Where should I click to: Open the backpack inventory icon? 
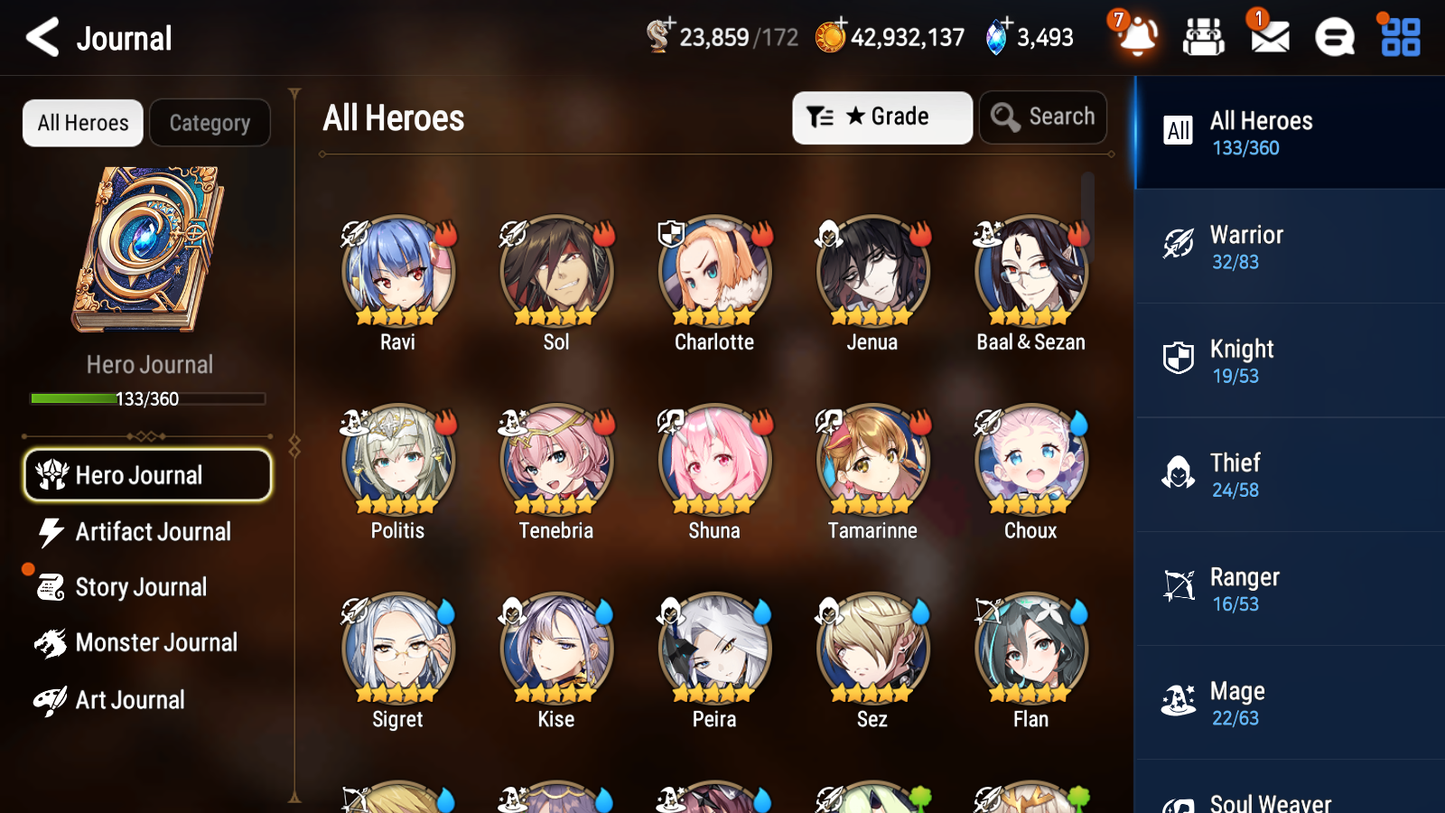click(1203, 36)
